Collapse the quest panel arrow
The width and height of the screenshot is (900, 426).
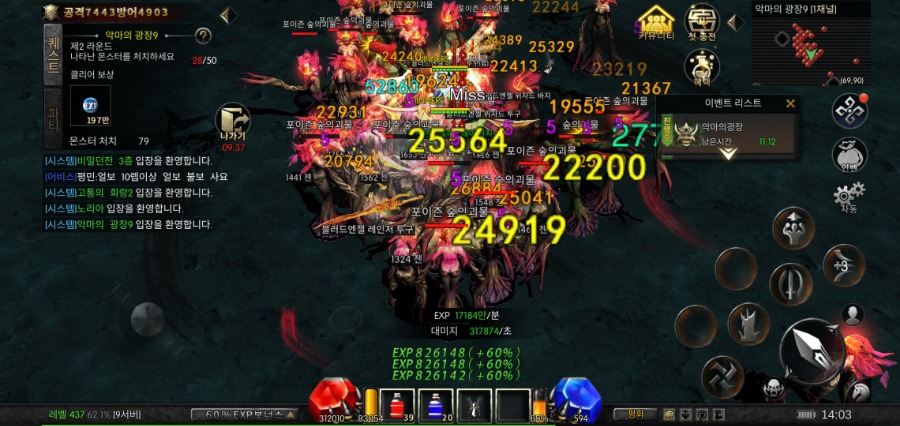tap(226, 14)
